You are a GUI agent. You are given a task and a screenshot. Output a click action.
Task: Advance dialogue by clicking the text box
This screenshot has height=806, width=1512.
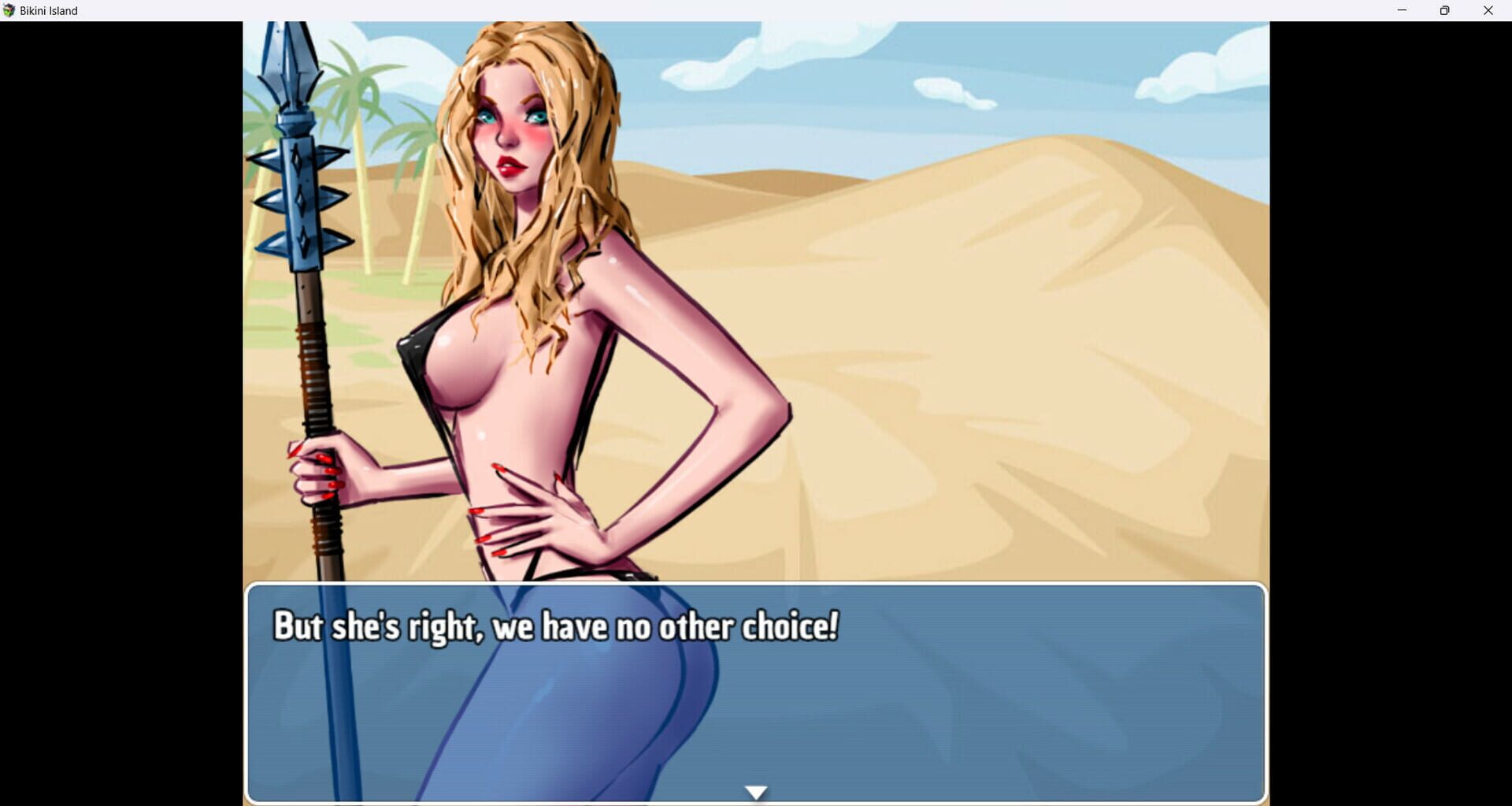tap(756, 701)
